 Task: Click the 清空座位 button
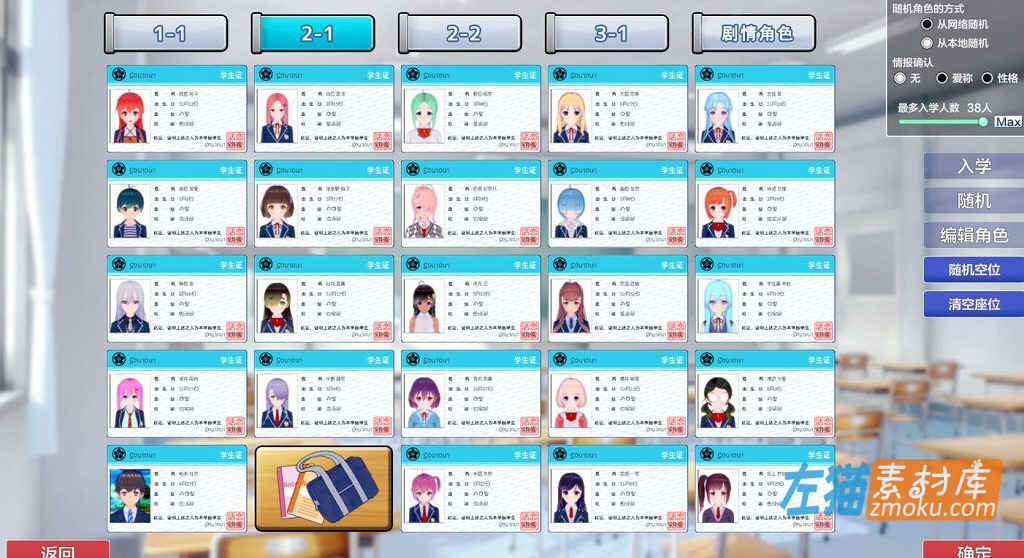[x=973, y=304]
